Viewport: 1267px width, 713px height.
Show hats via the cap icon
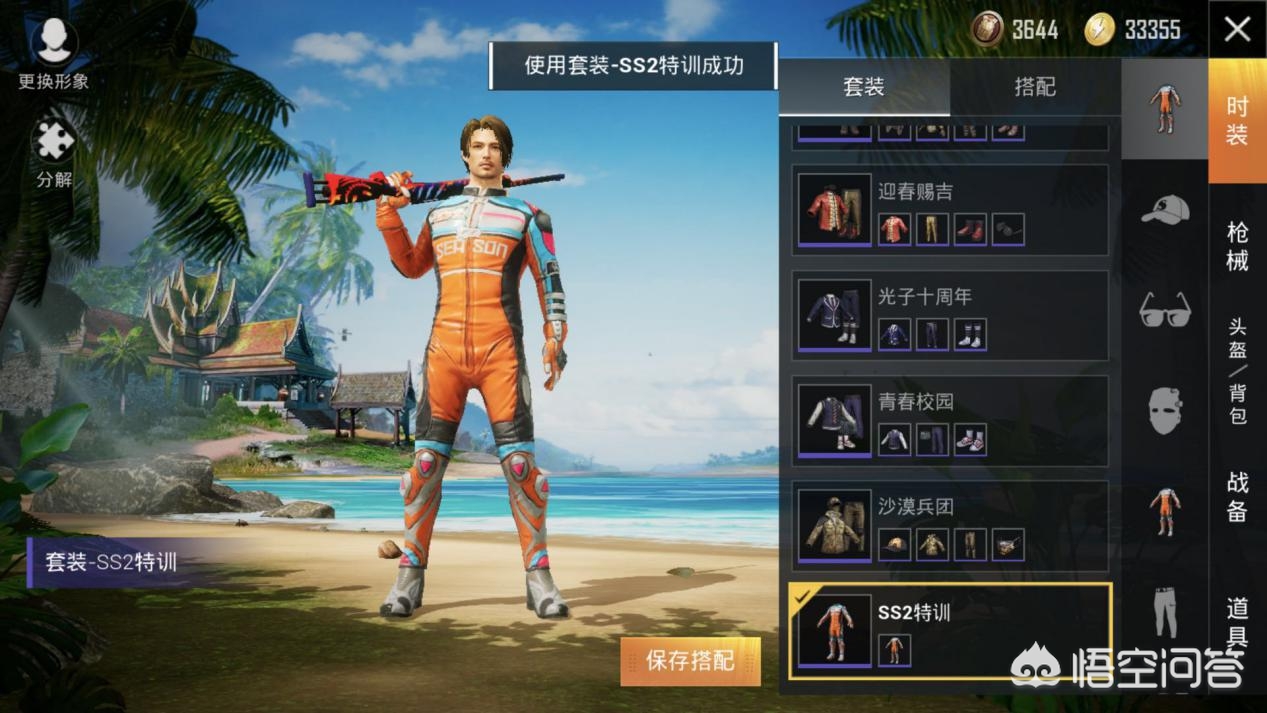click(1165, 210)
